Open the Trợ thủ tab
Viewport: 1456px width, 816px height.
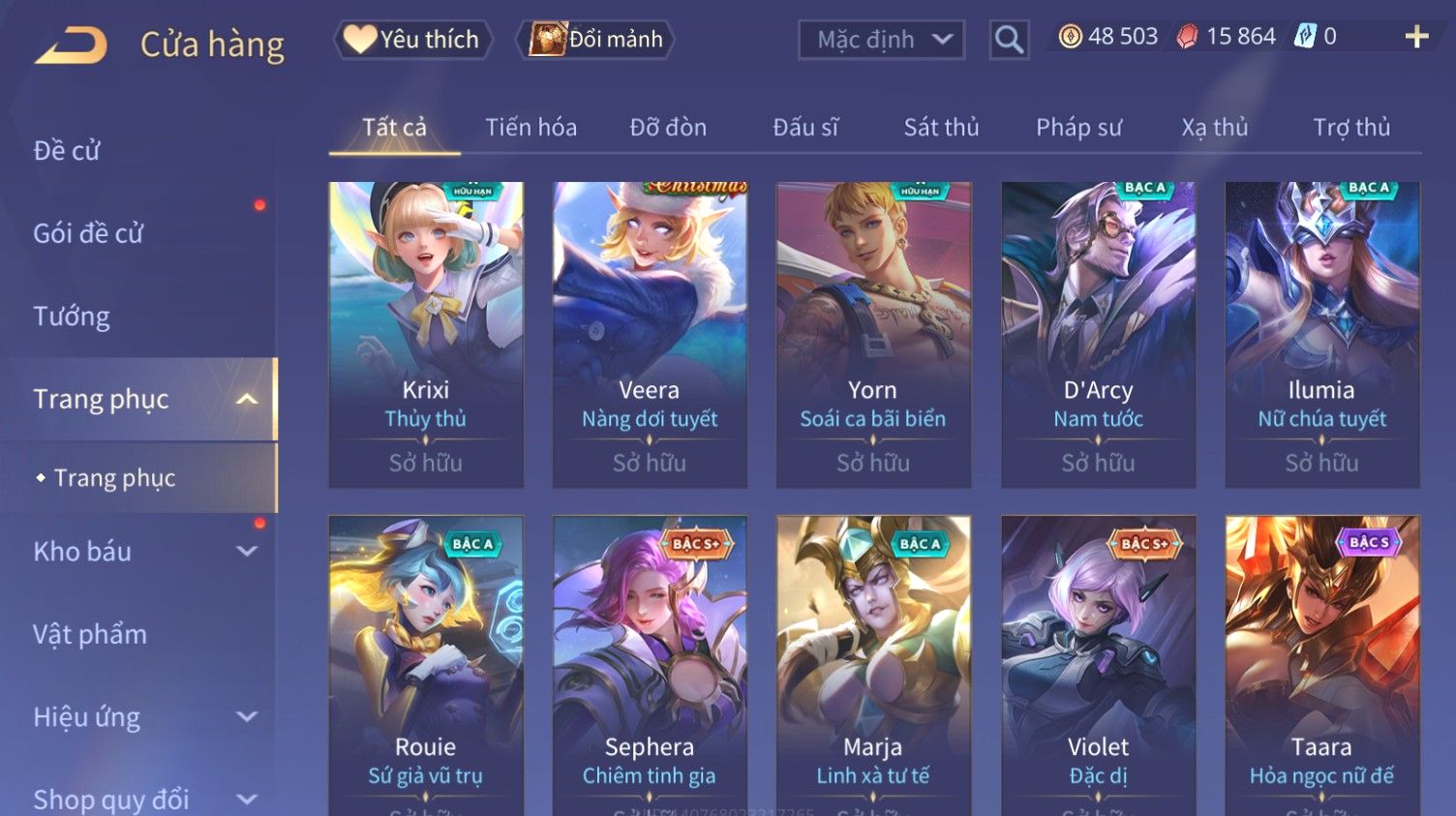[x=1351, y=128]
